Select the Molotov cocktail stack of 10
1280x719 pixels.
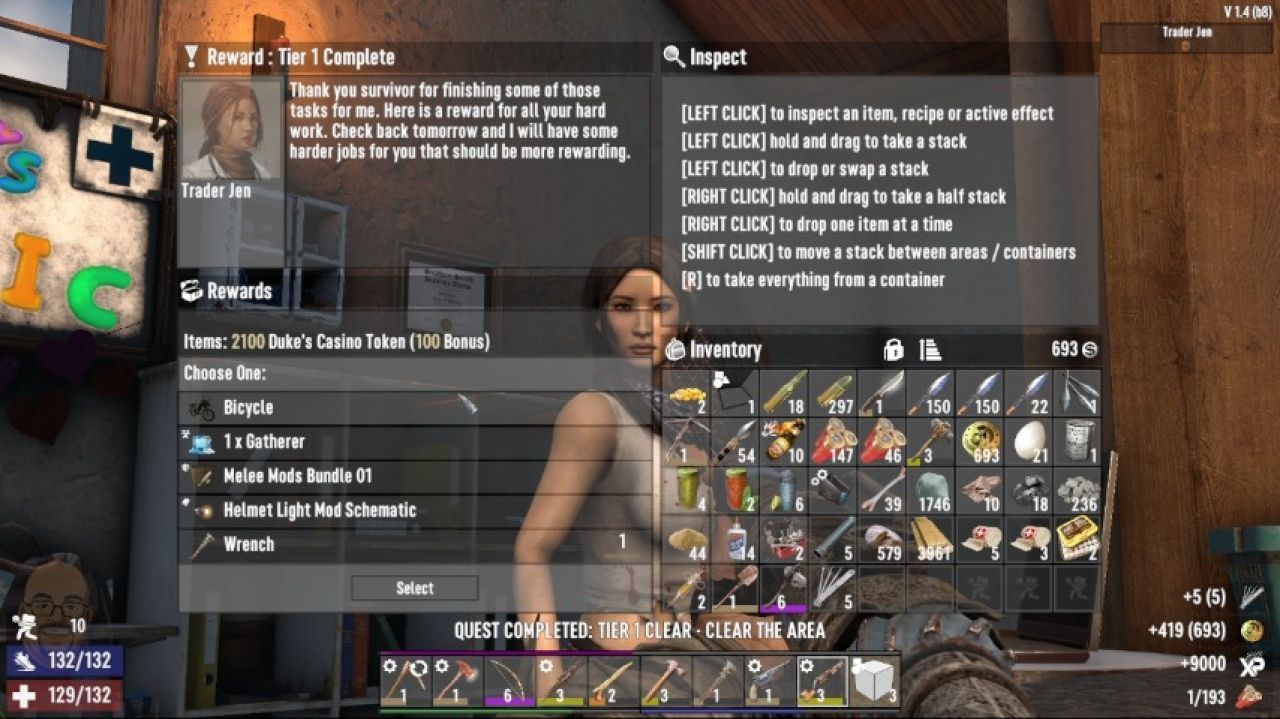[x=784, y=441]
